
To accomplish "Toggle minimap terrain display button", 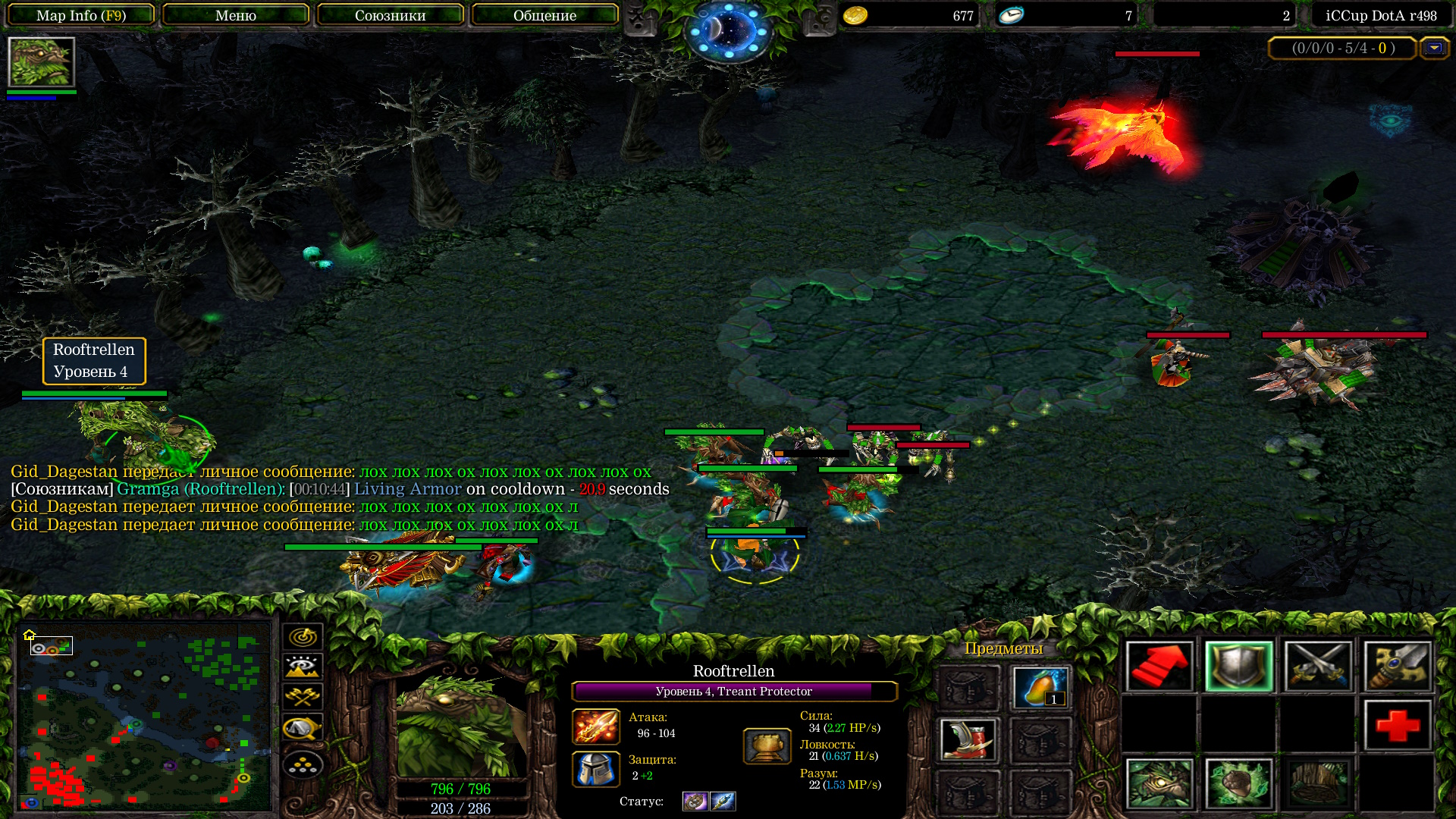I will click(x=303, y=667).
